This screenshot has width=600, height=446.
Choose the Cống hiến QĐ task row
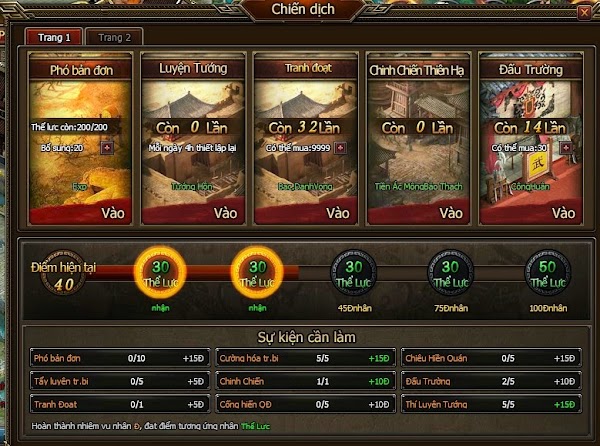303,404
